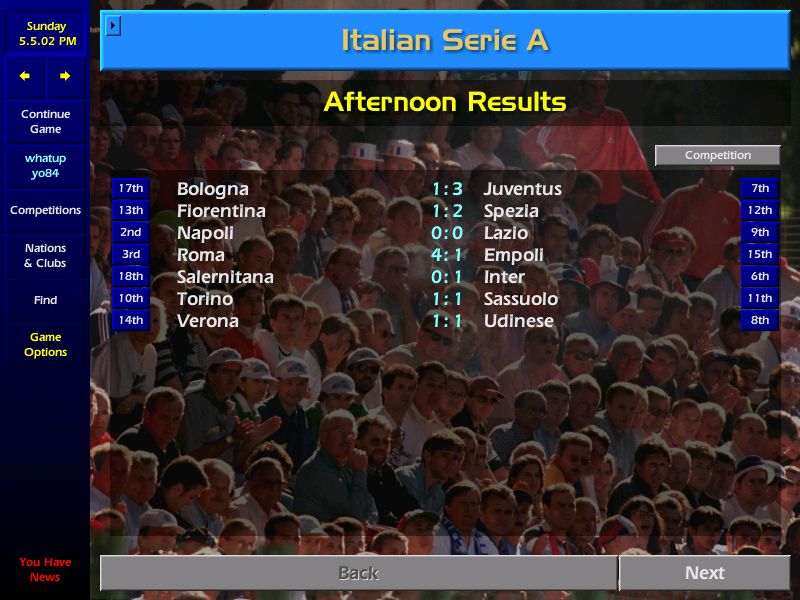
Task: Open Nations & Clubs
Action: [x=45, y=256]
